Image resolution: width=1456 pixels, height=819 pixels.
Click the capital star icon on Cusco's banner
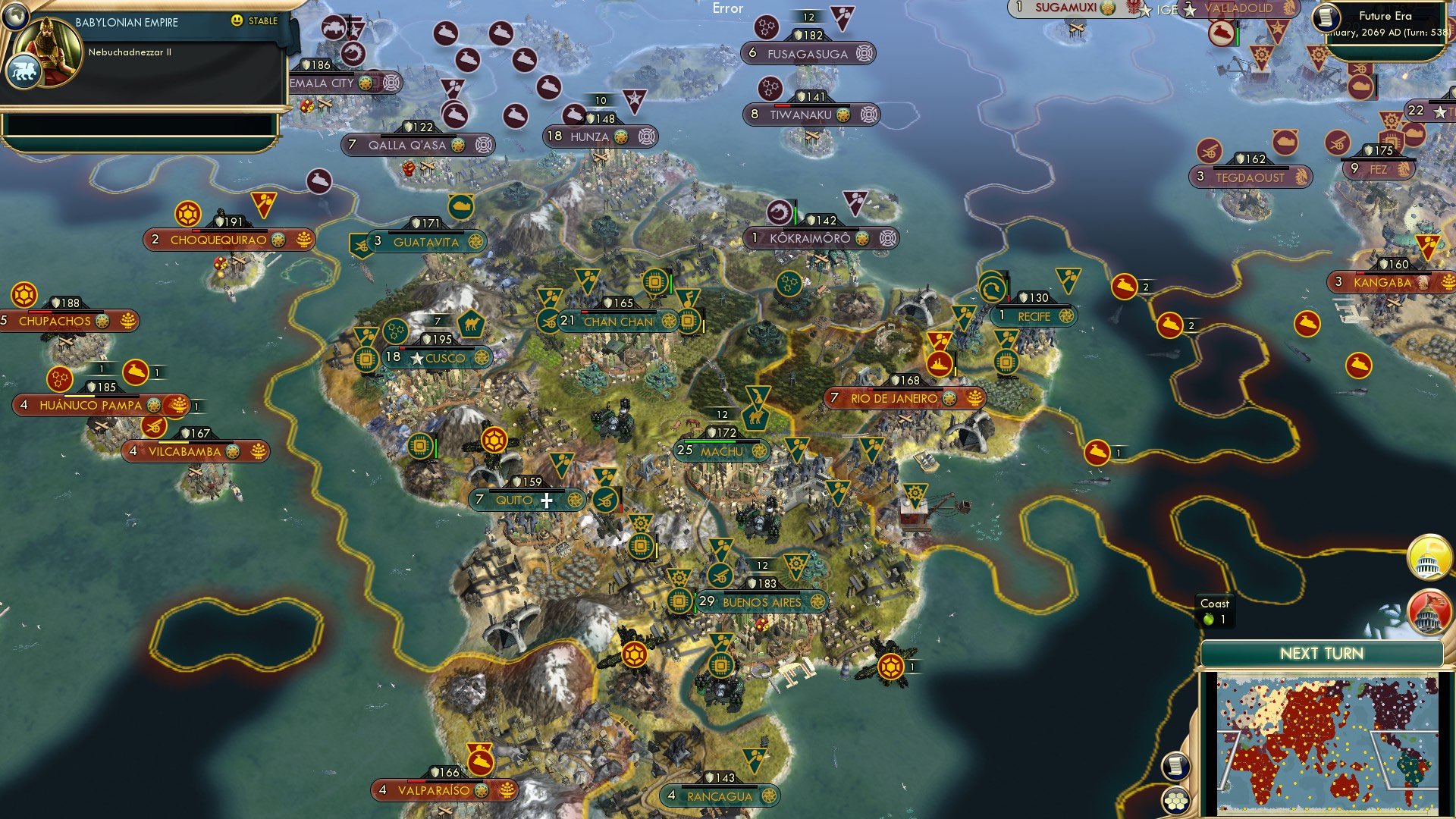tap(416, 359)
